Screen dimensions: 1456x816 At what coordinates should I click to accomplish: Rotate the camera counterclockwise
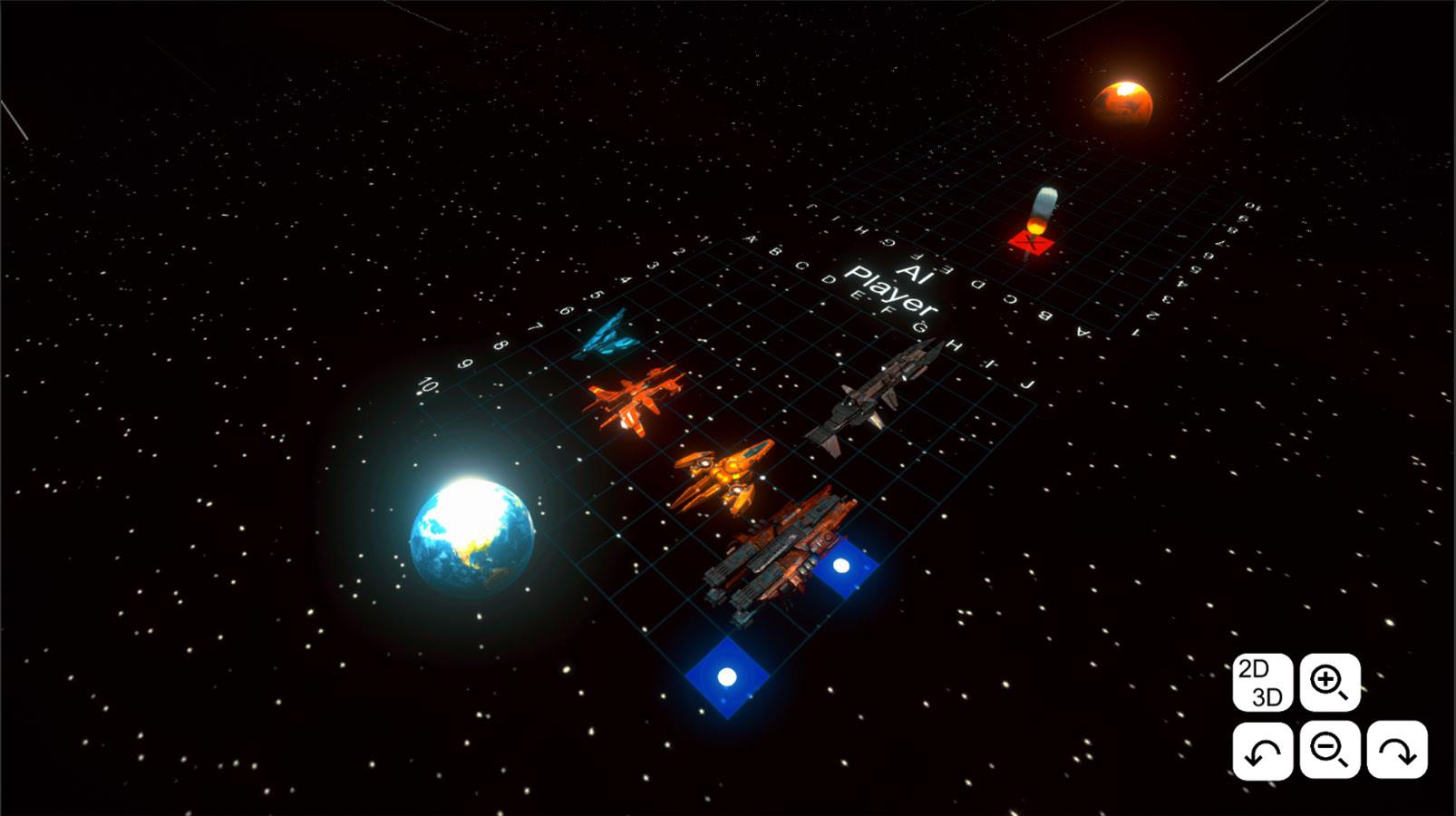click(1264, 752)
